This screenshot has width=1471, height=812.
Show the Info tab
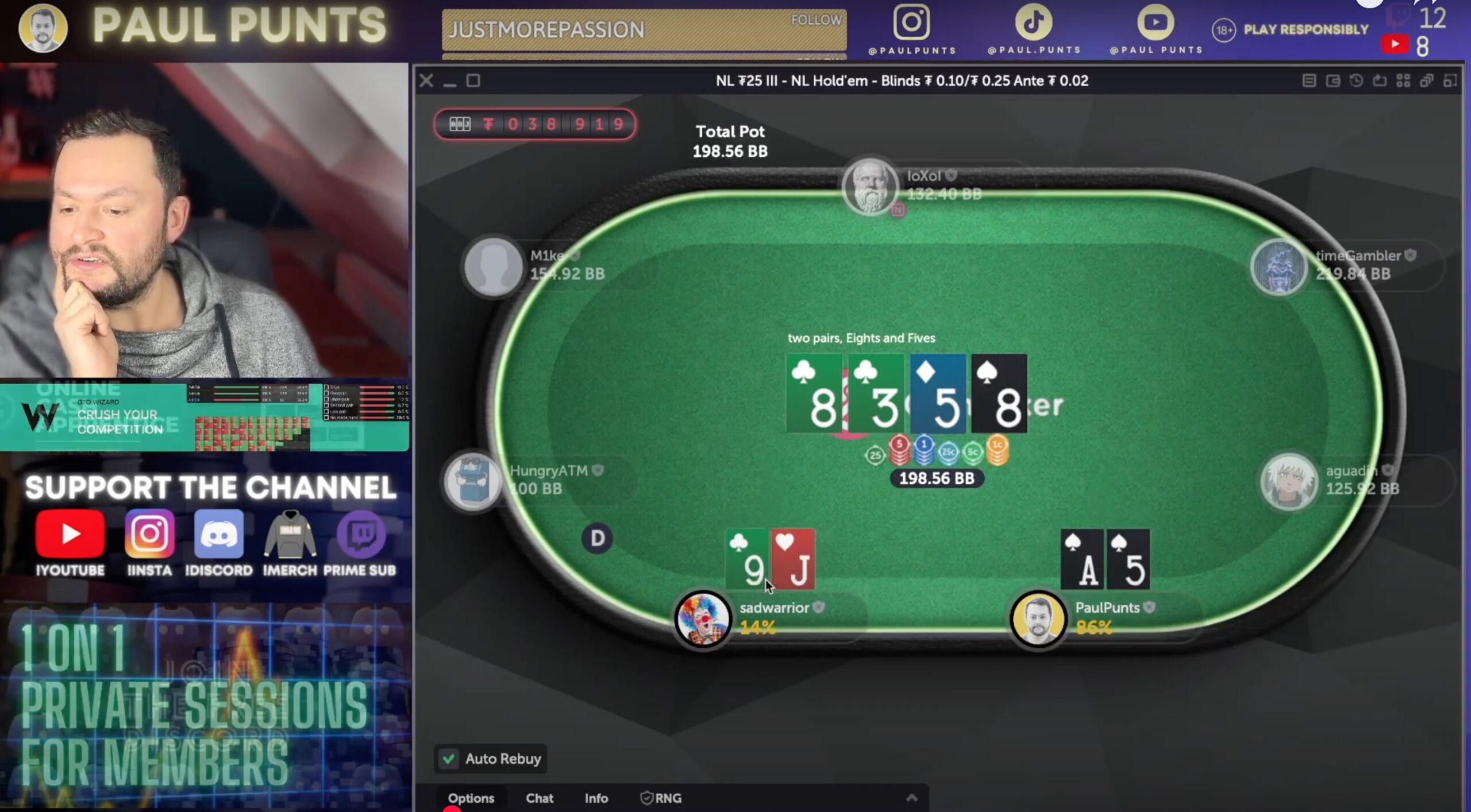596,798
